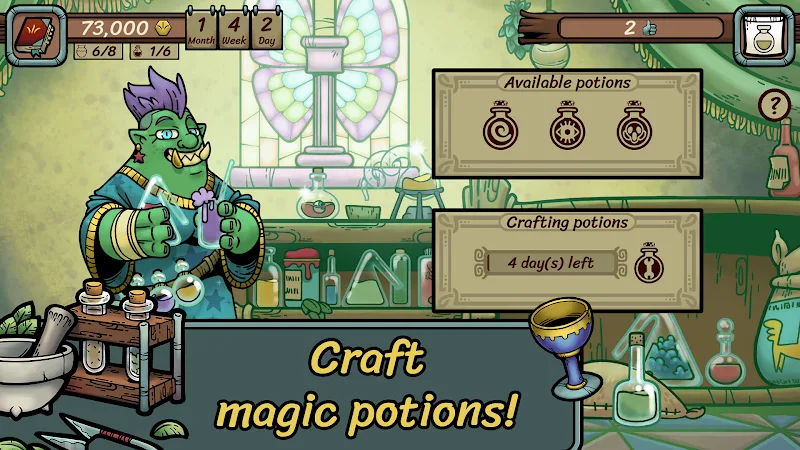Click the question mark help button
Screen dimensions: 800x450
point(773,104)
